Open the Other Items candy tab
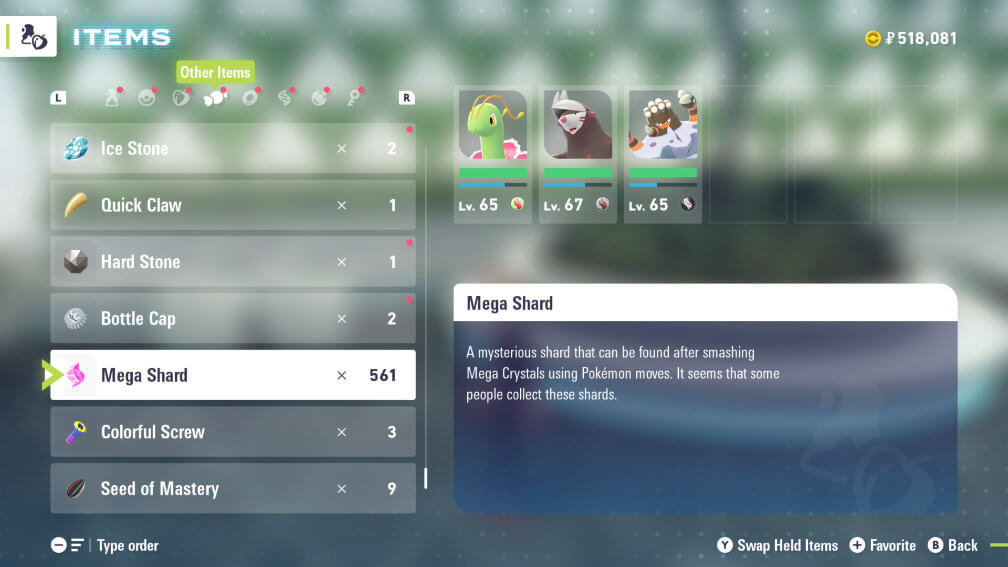 coord(215,97)
